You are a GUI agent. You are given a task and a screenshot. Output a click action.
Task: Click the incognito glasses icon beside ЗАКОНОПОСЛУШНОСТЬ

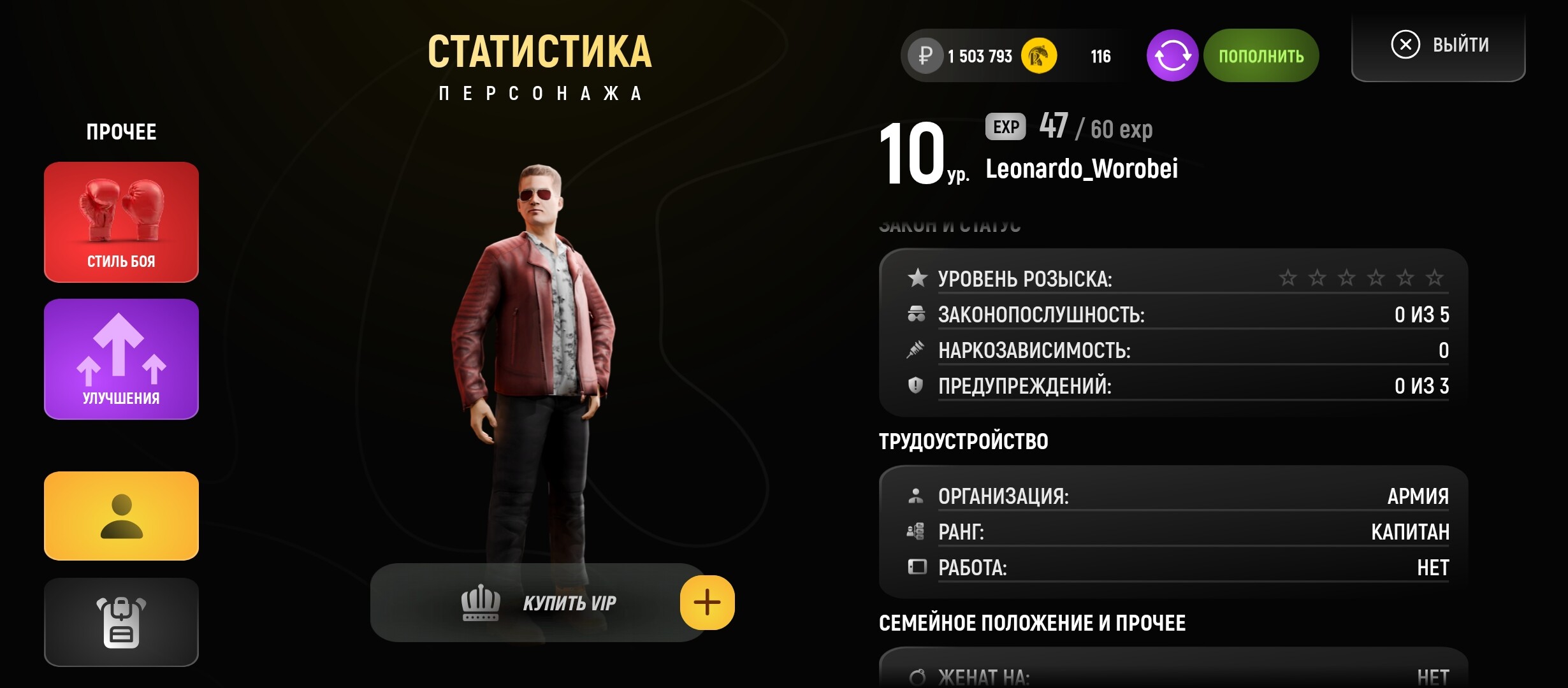coord(916,314)
